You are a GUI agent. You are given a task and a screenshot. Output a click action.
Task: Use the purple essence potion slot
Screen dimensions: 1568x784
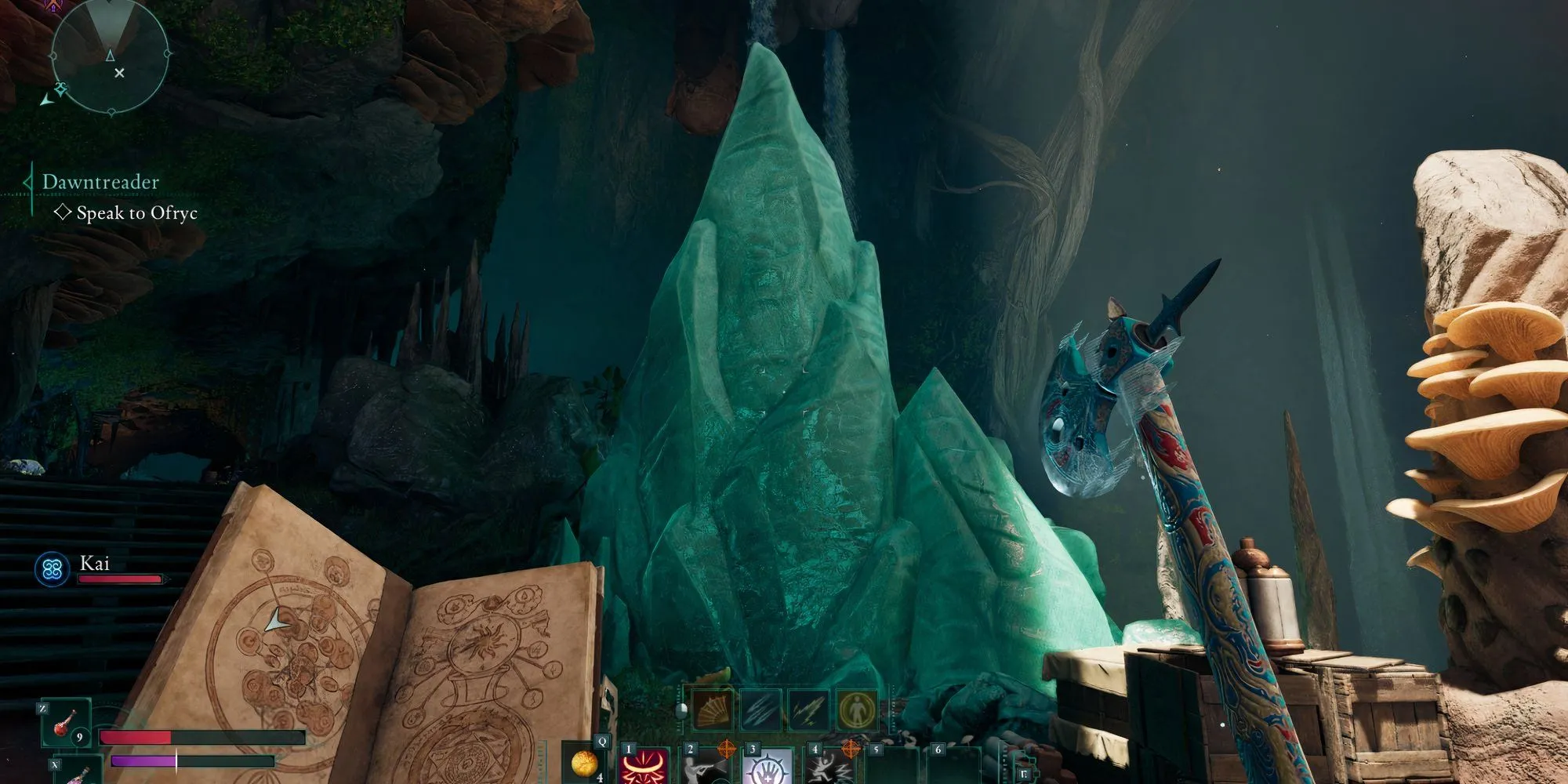click(x=78, y=771)
